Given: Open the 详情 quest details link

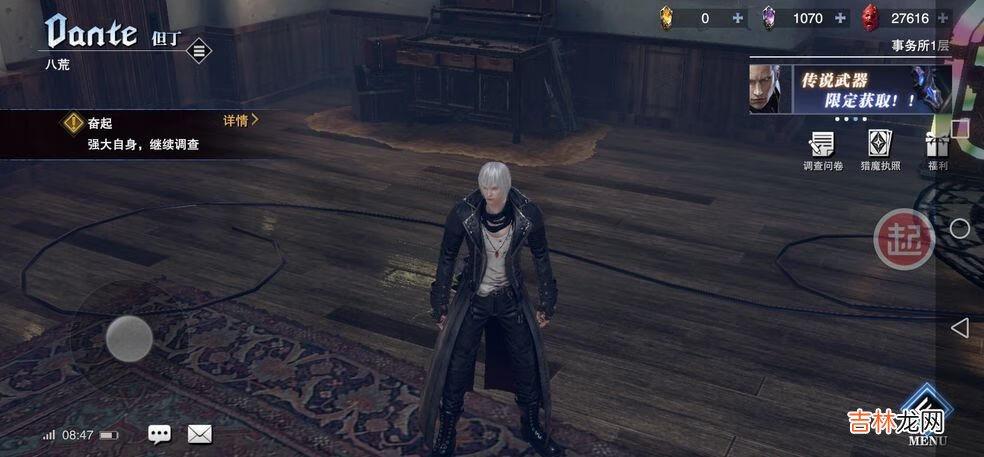Looking at the screenshot, I should (240, 120).
